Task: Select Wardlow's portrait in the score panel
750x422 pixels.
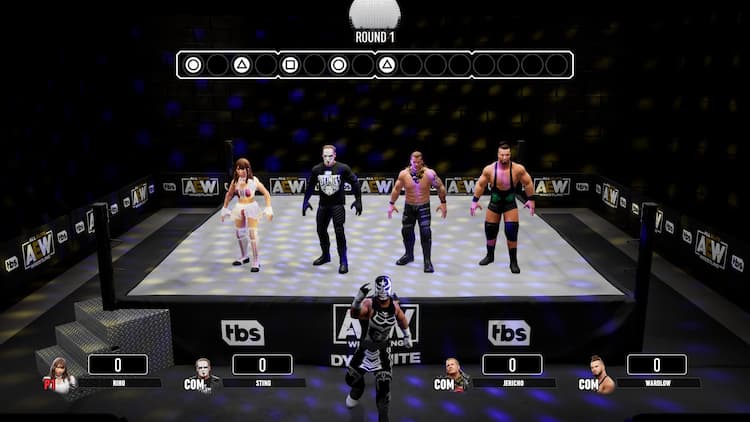Action: point(600,374)
